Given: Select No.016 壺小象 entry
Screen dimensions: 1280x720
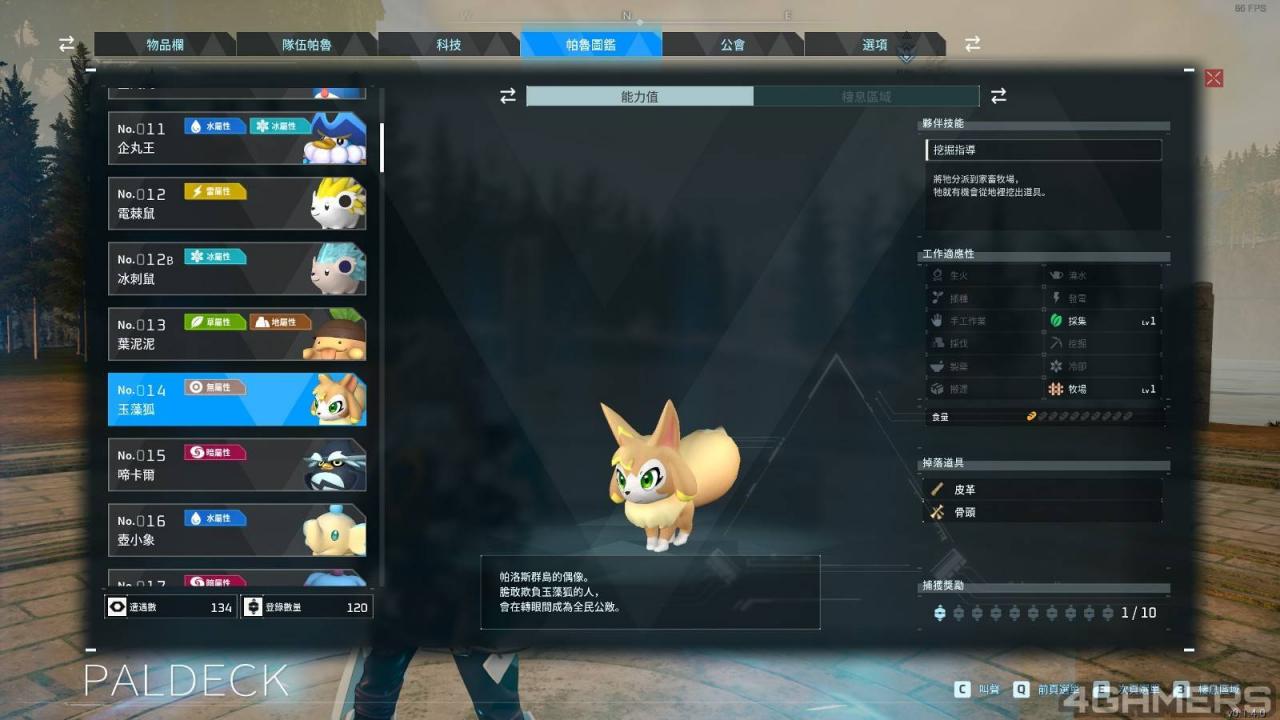Looking at the screenshot, I should tap(237, 530).
